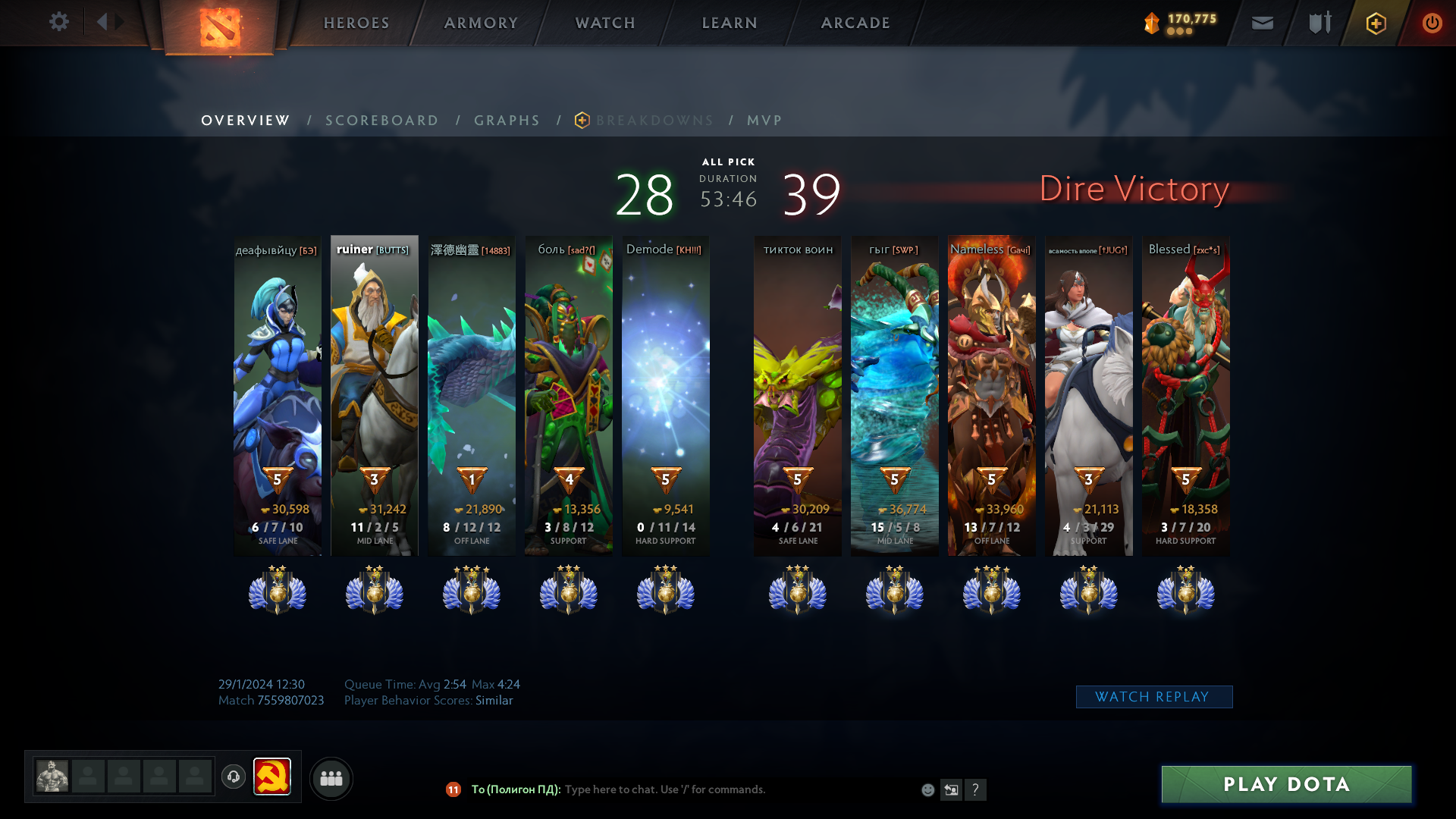The image size is (1456, 819).
Task: Select Nameless's hero card
Action: click(x=991, y=394)
